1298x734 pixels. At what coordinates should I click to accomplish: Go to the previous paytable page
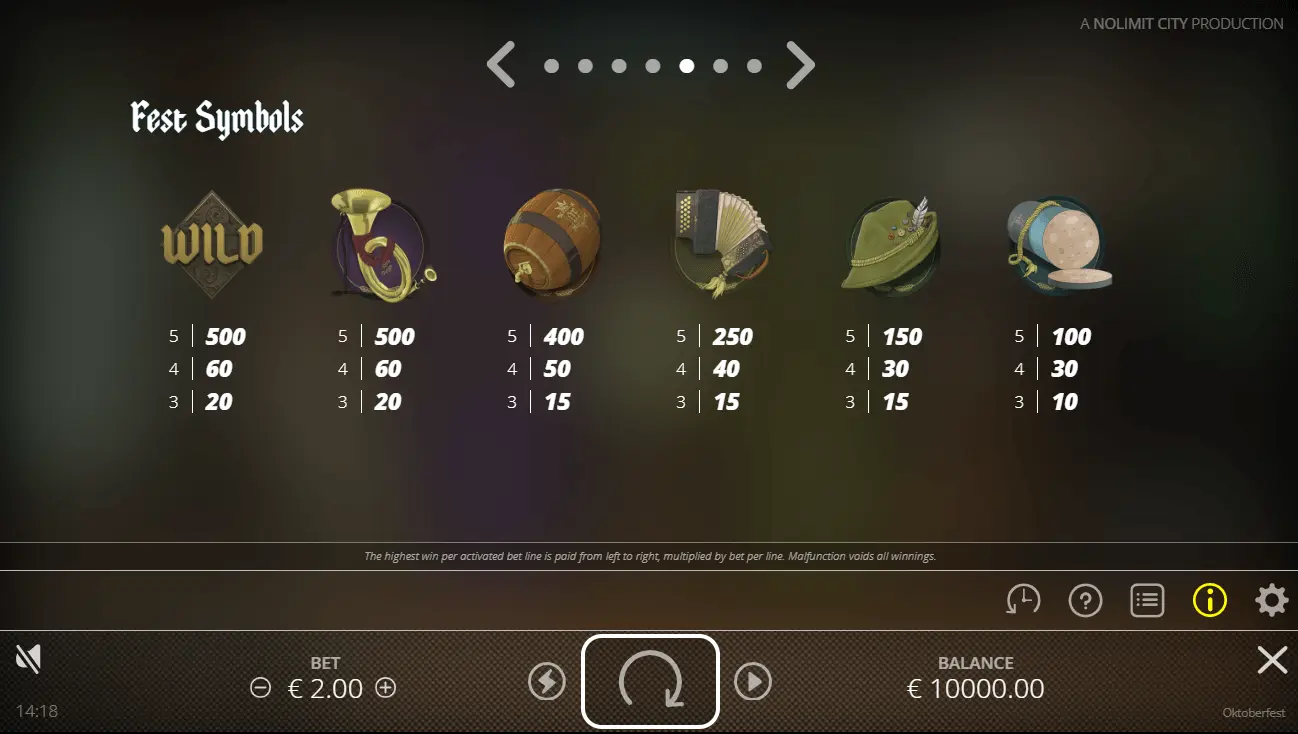coord(501,66)
